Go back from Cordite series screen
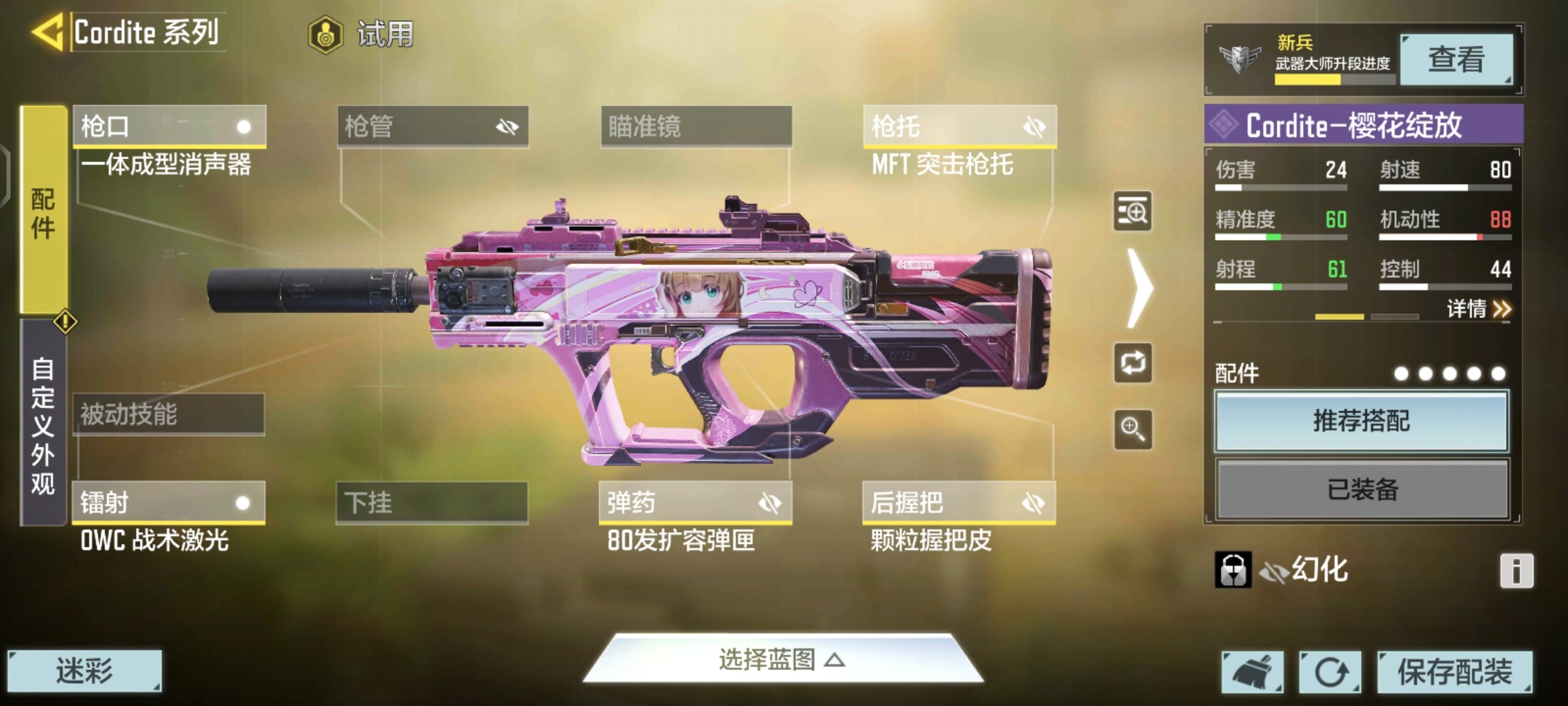 48,31
